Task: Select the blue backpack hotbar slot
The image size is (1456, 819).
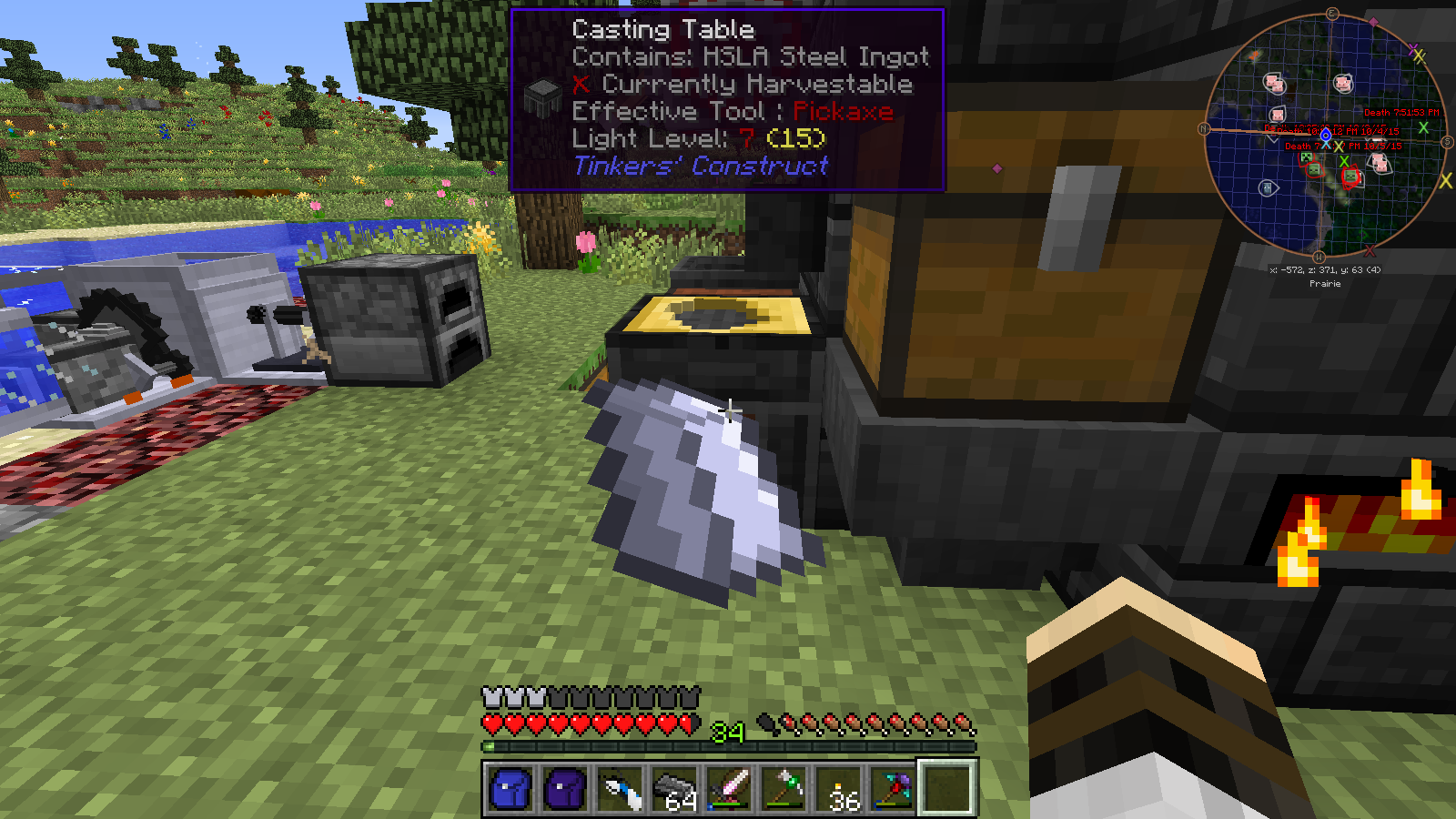Action: (x=511, y=788)
